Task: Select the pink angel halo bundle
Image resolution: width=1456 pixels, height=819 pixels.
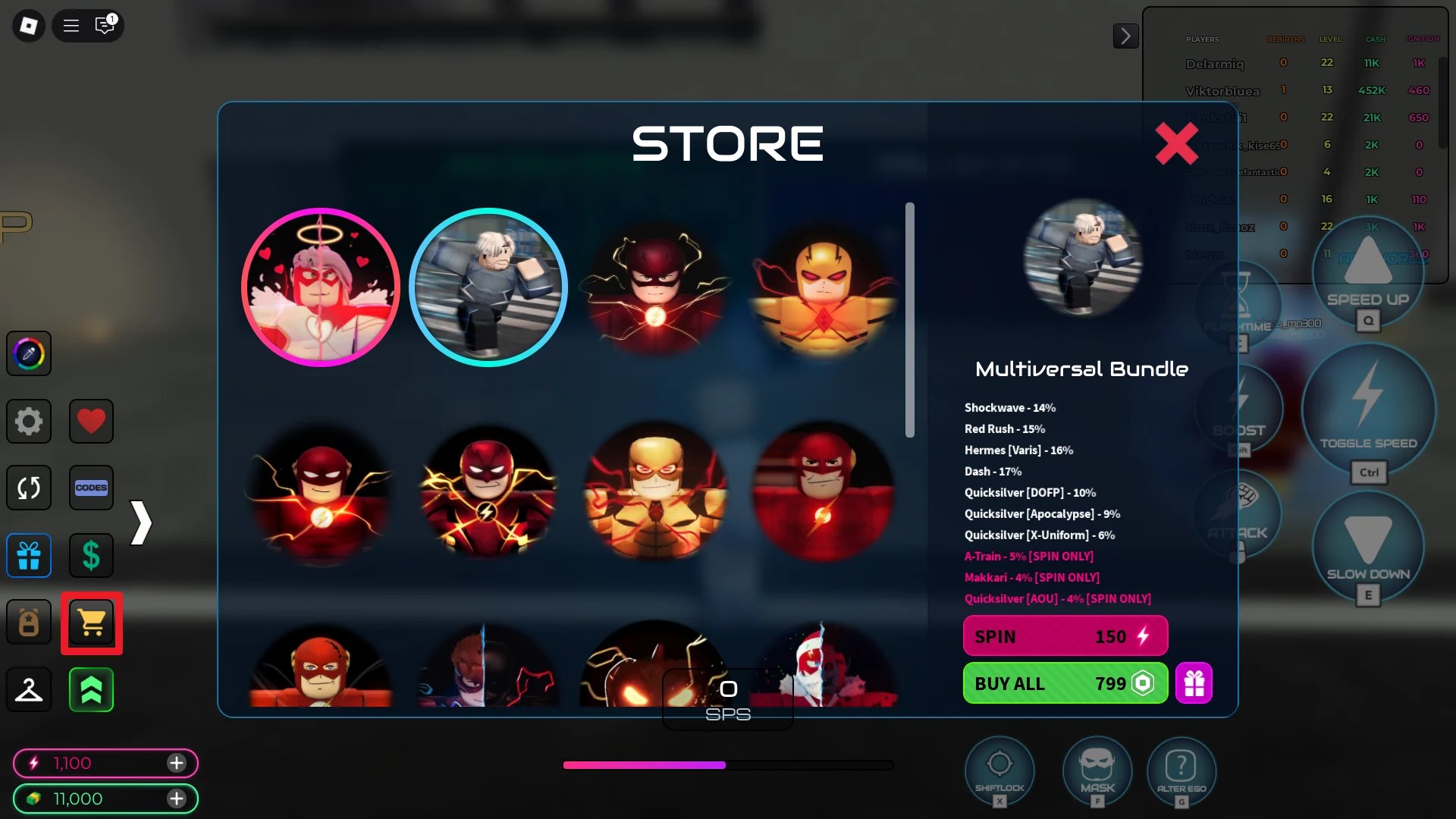Action: (x=320, y=287)
